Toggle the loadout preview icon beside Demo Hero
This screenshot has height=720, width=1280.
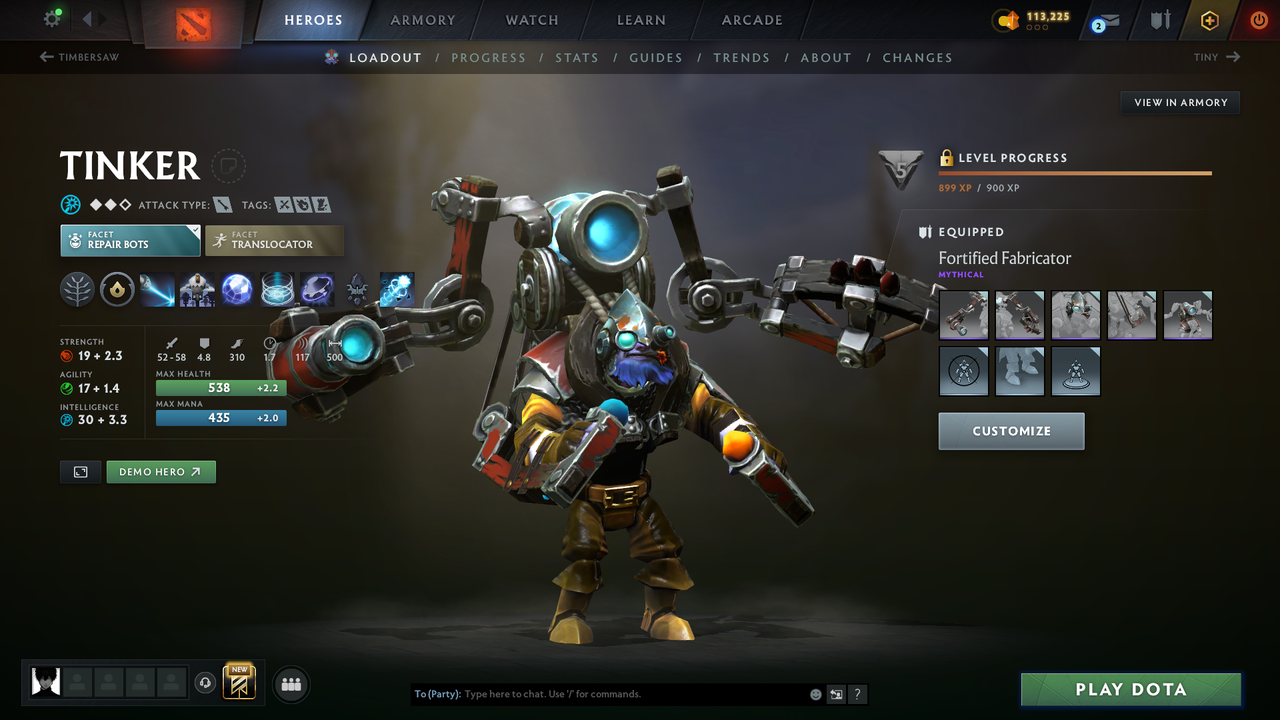point(80,471)
